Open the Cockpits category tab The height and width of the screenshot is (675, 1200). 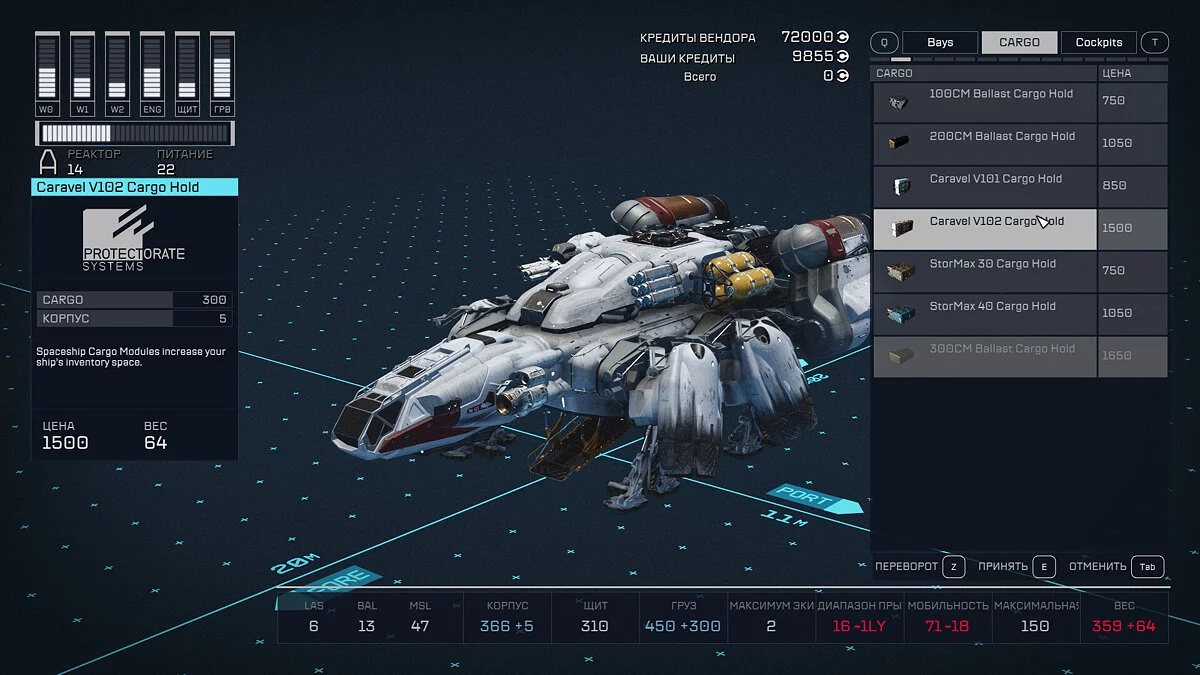tap(1098, 43)
